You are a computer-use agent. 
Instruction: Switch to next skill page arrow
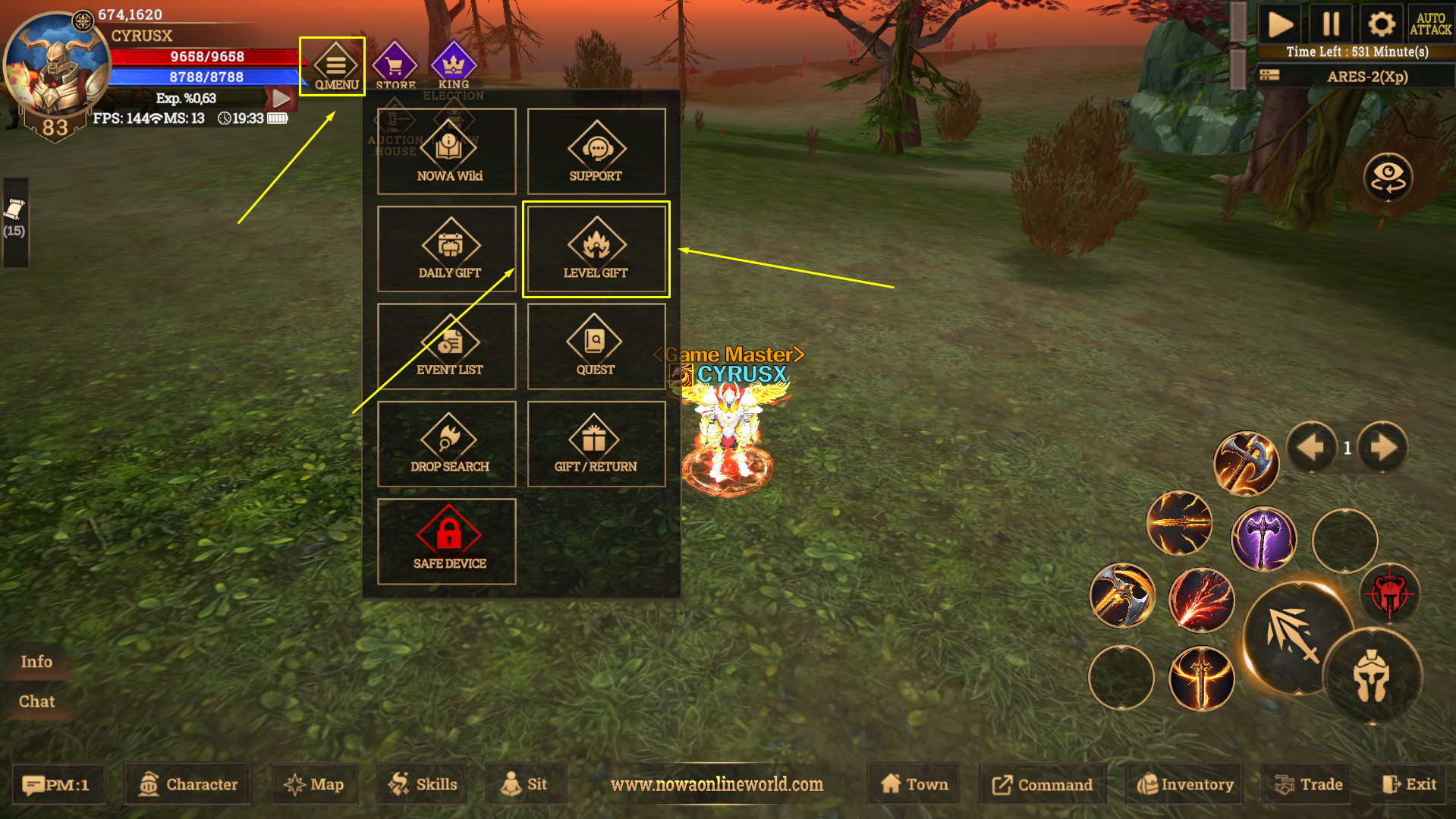coord(1382,447)
